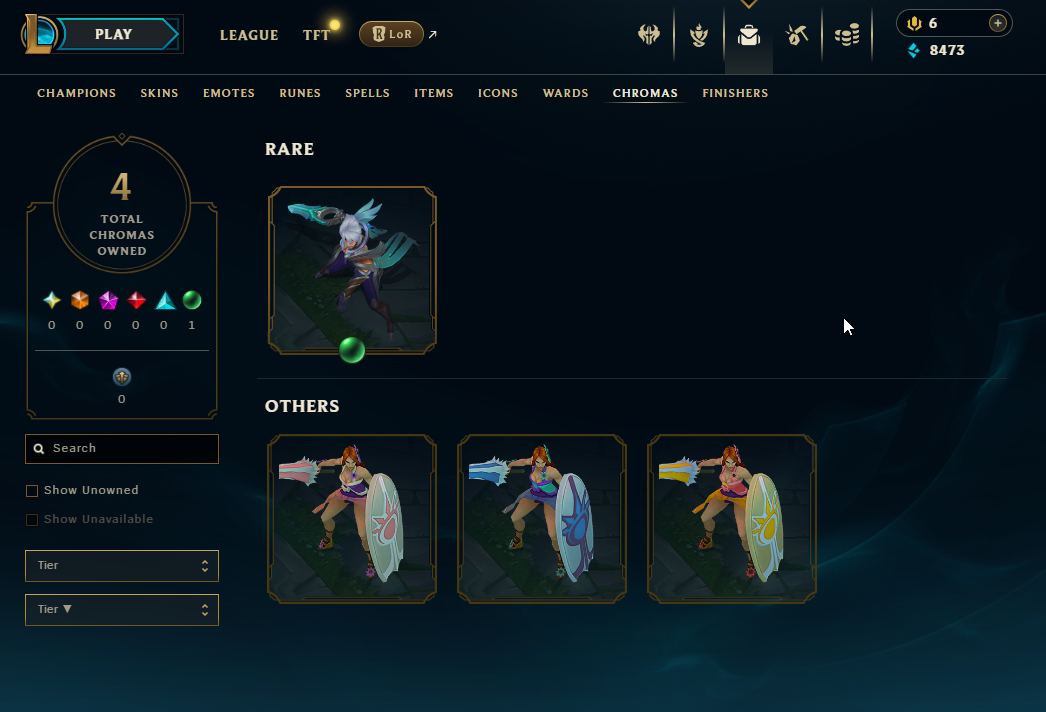Go to the Emotes tab
Viewport: 1046px width, 712px height.
pos(229,93)
